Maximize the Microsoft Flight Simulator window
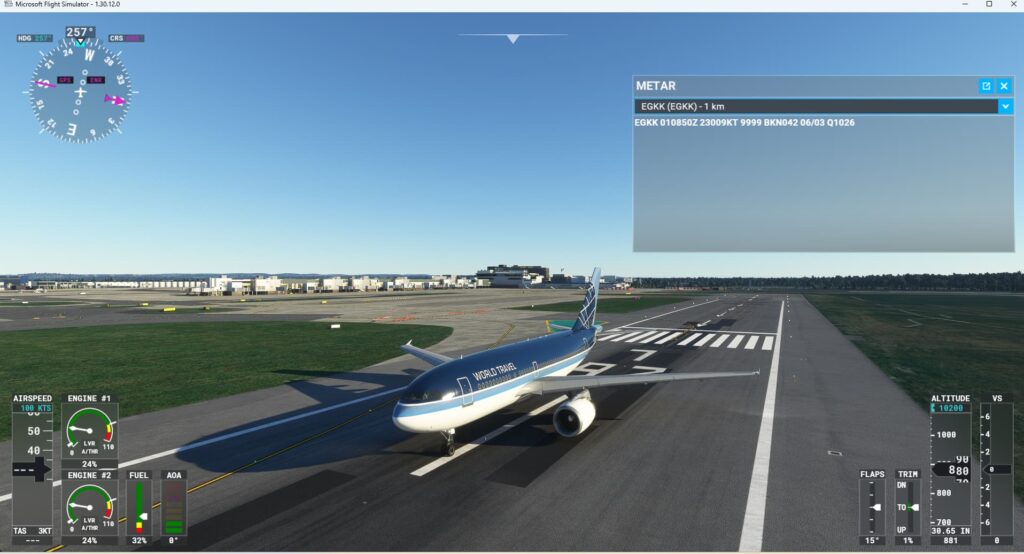The width and height of the screenshot is (1024, 554). click(989, 5)
